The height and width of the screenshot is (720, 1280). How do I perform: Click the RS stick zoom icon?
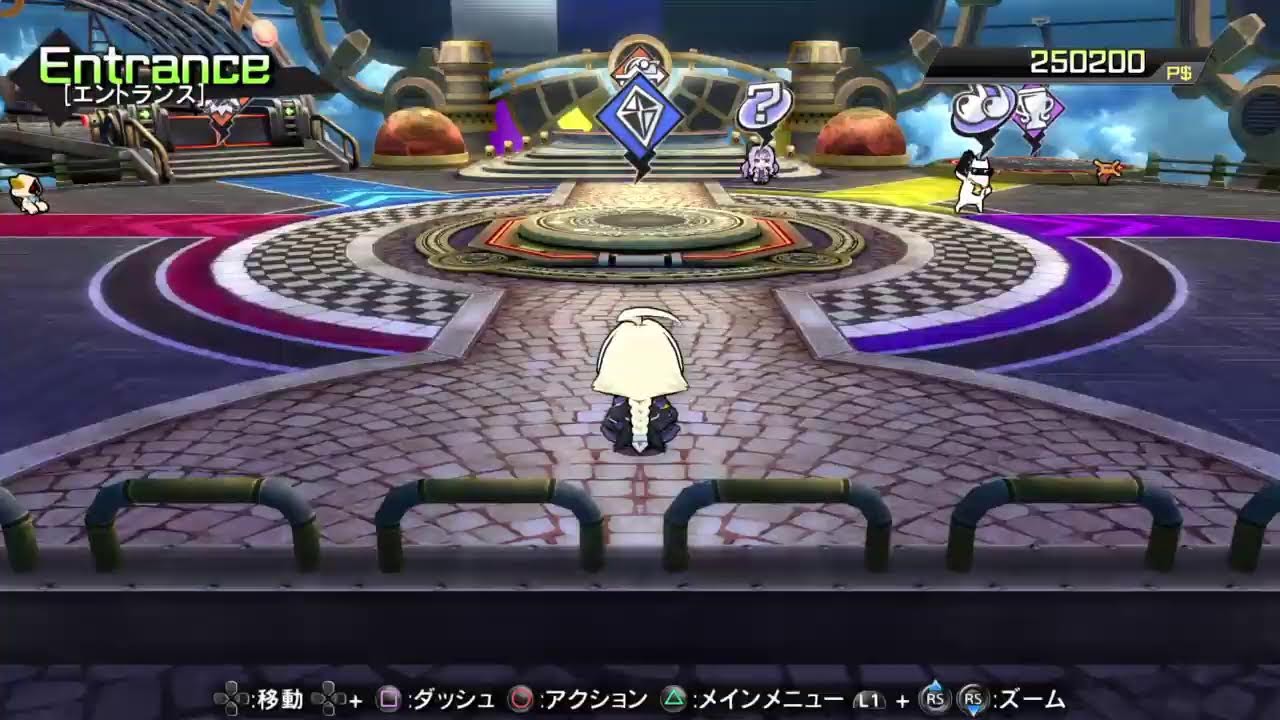point(973,700)
